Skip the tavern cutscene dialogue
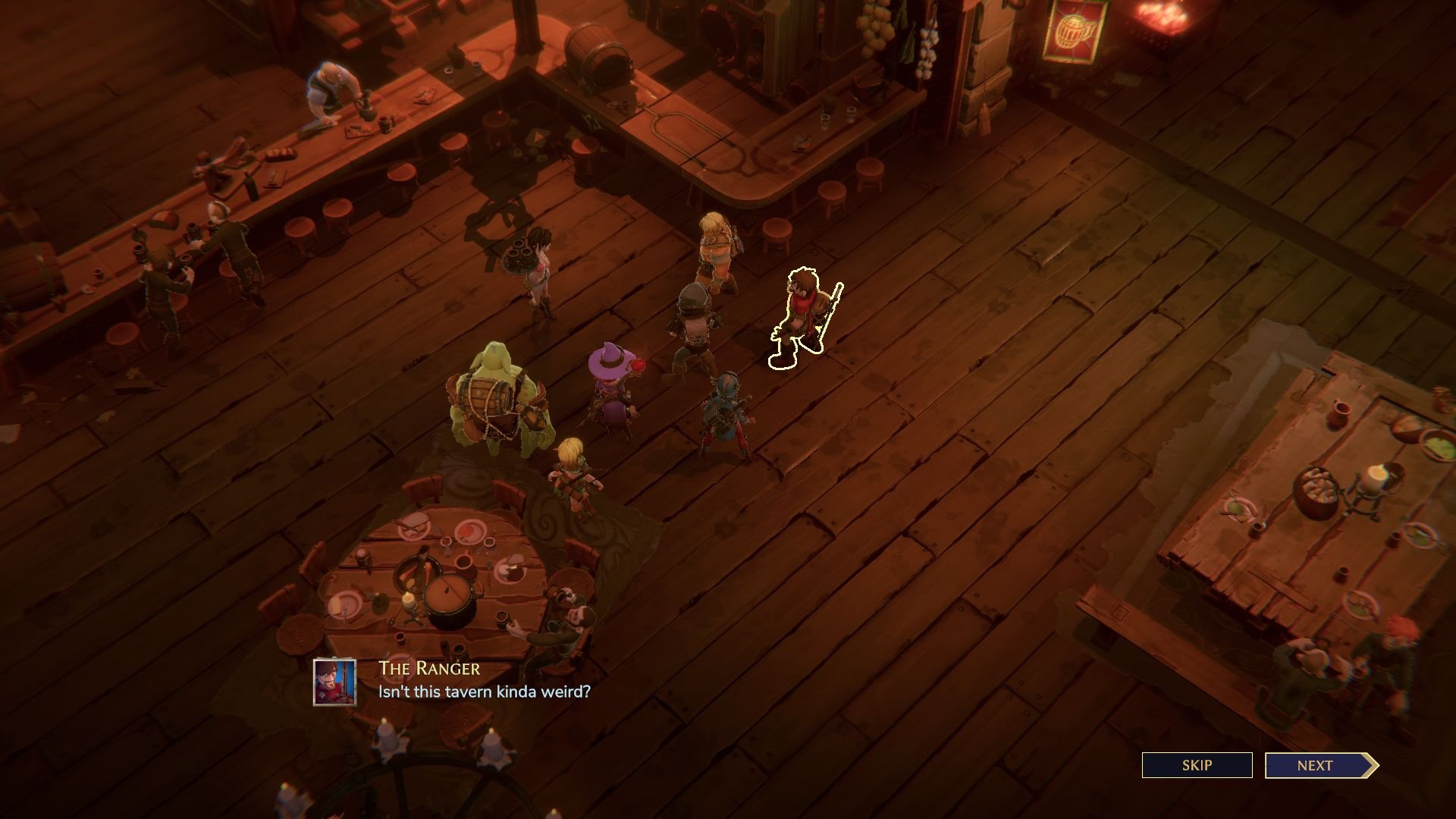This screenshot has height=819, width=1456. click(1197, 765)
